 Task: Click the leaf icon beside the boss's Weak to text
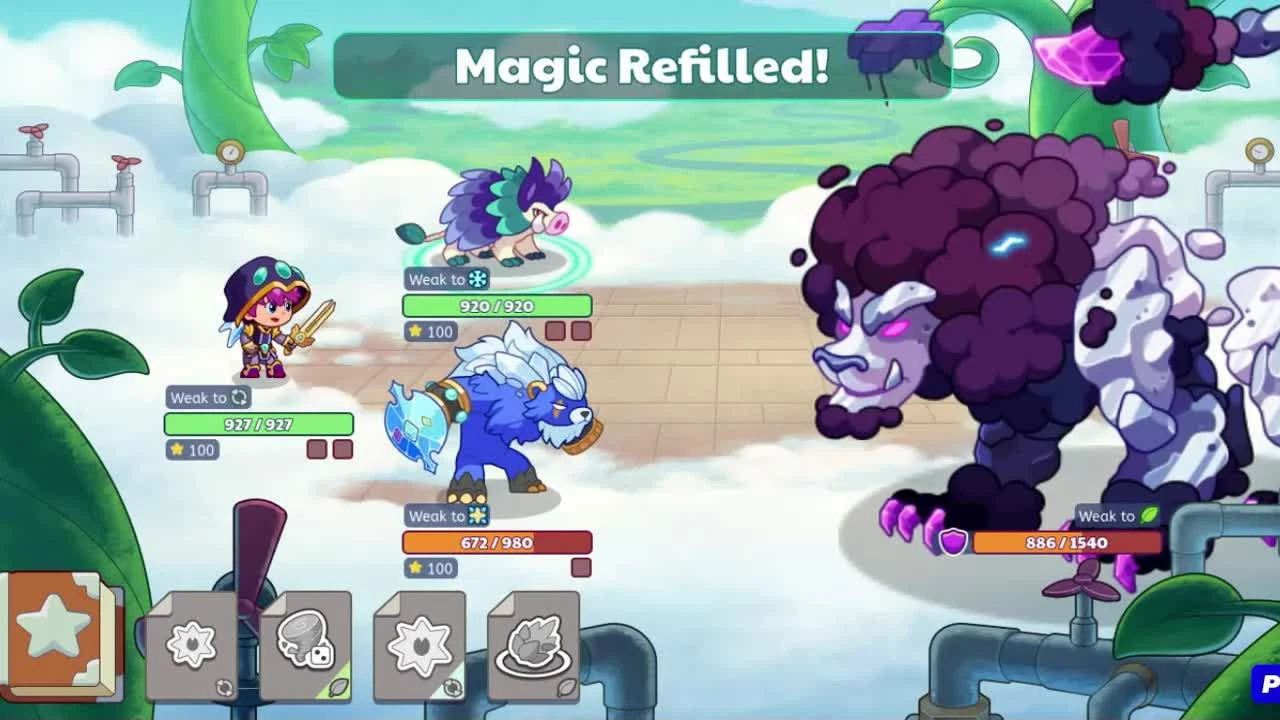[x=1148, y=516]
